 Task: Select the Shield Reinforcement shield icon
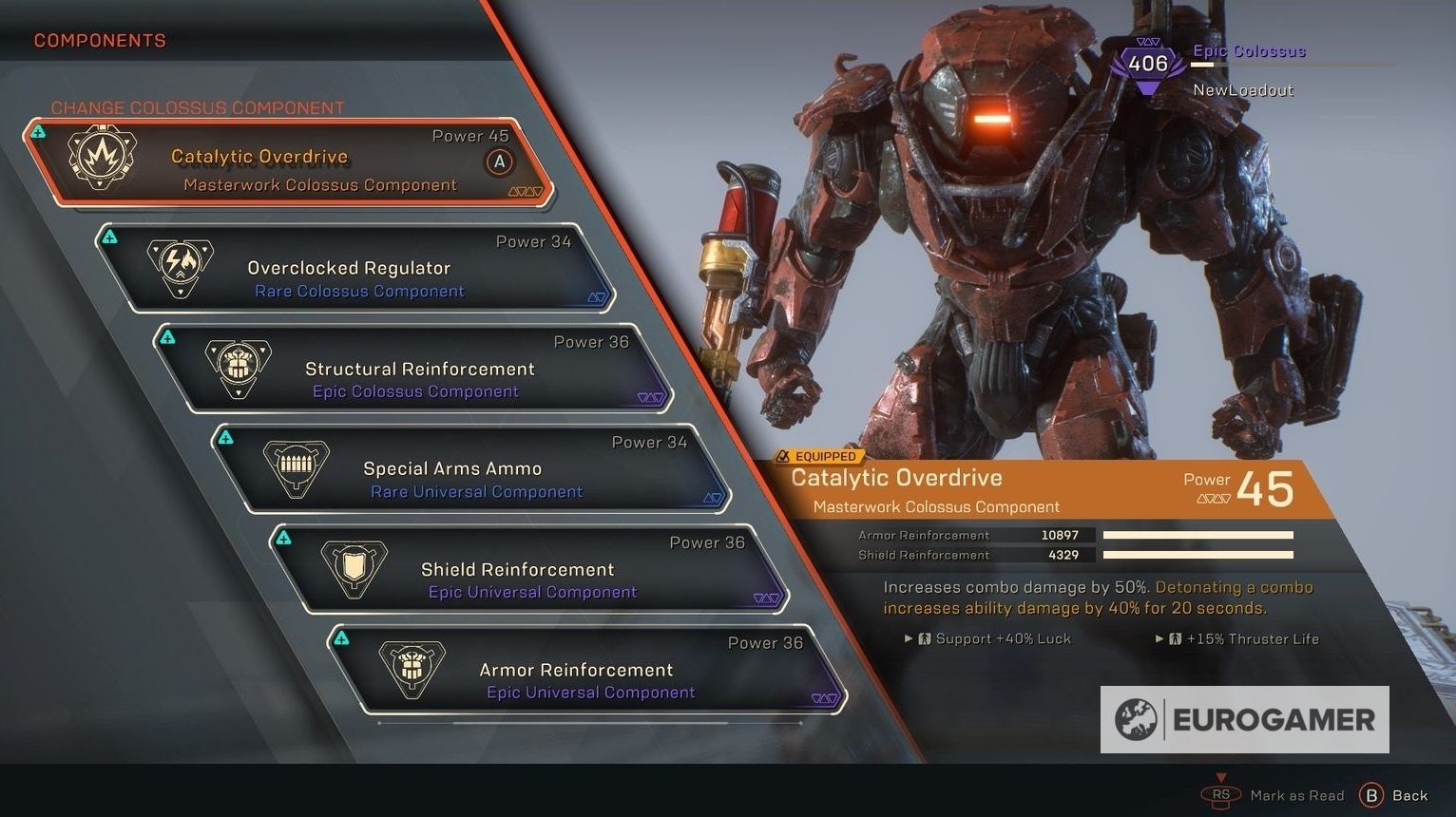pyautogui.click(x=354, y=568)
